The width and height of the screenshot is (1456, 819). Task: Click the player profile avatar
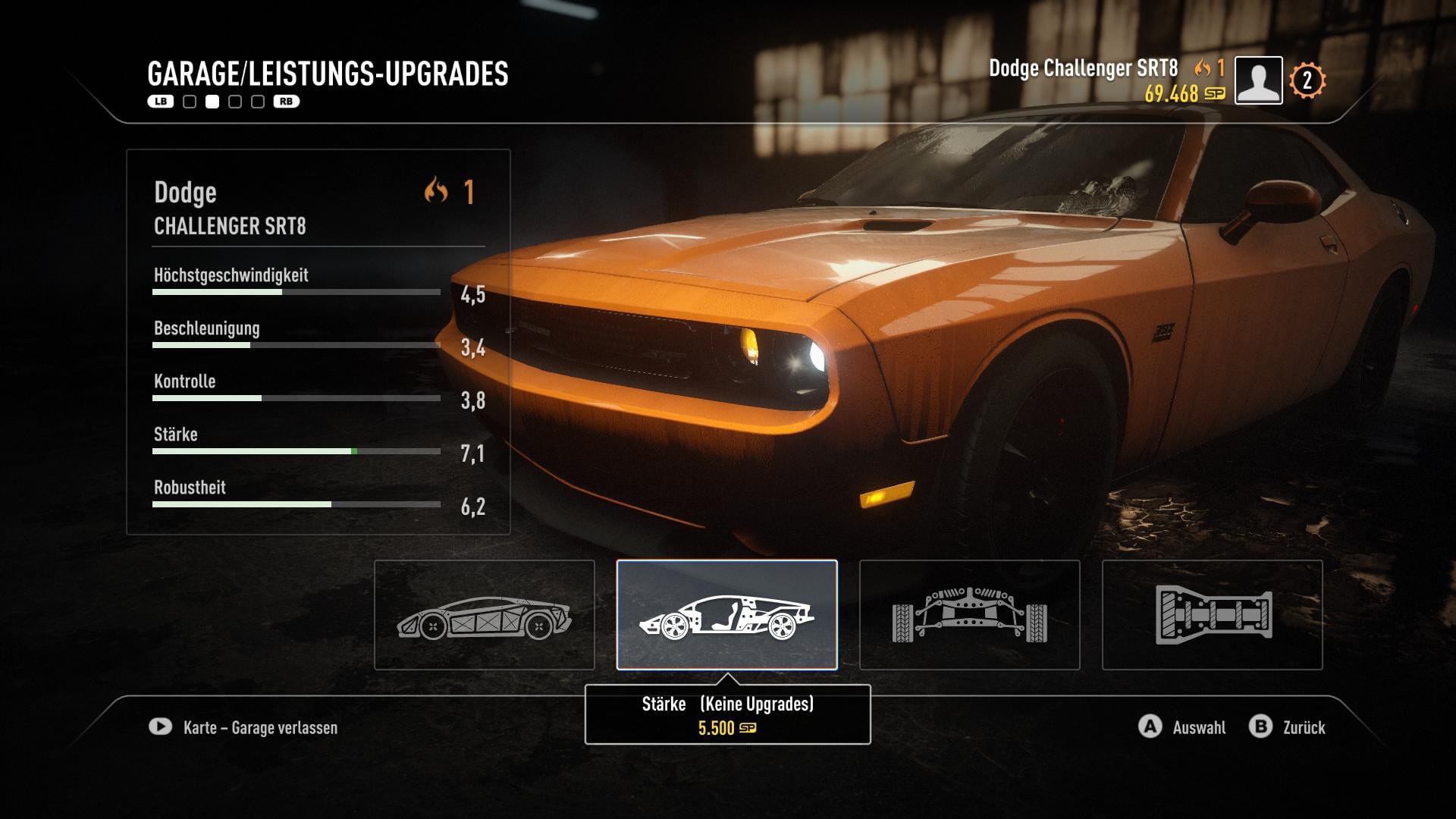(1258, 80)
